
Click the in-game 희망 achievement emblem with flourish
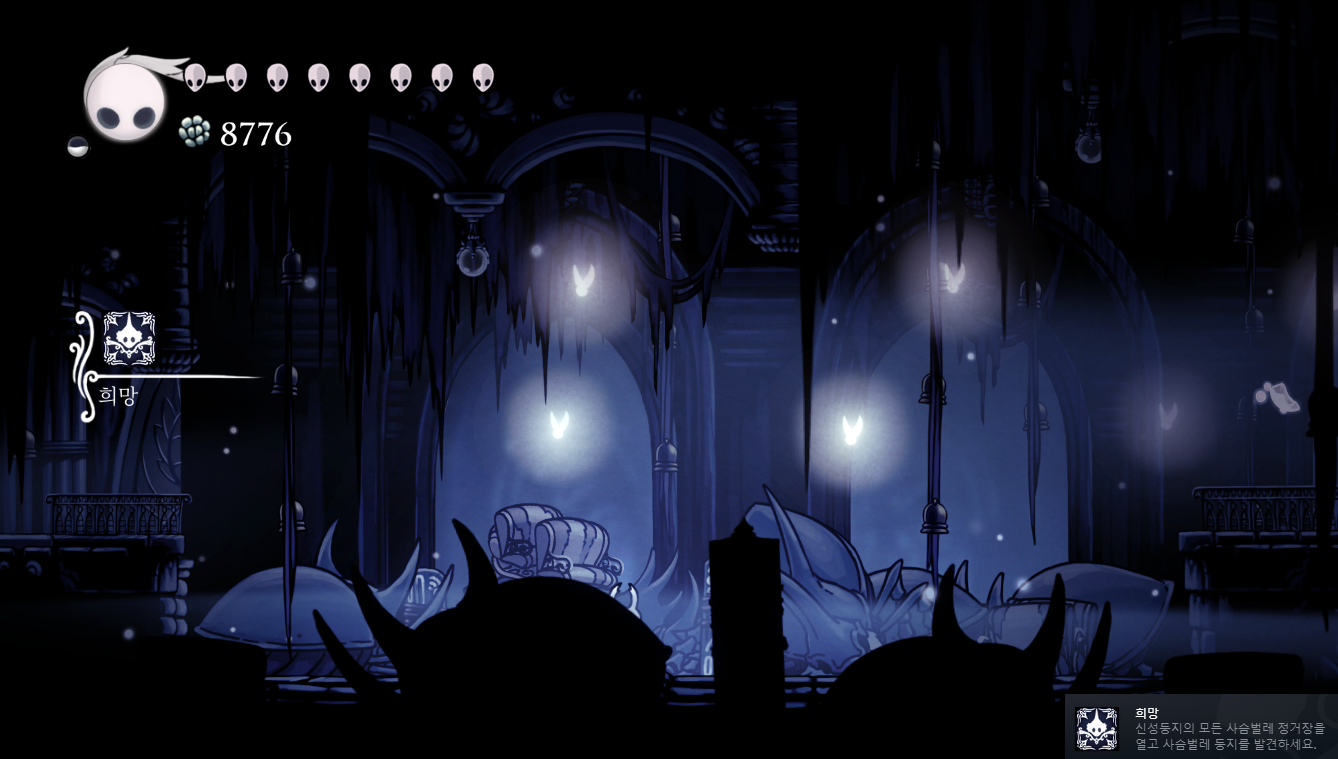[129, 339]
